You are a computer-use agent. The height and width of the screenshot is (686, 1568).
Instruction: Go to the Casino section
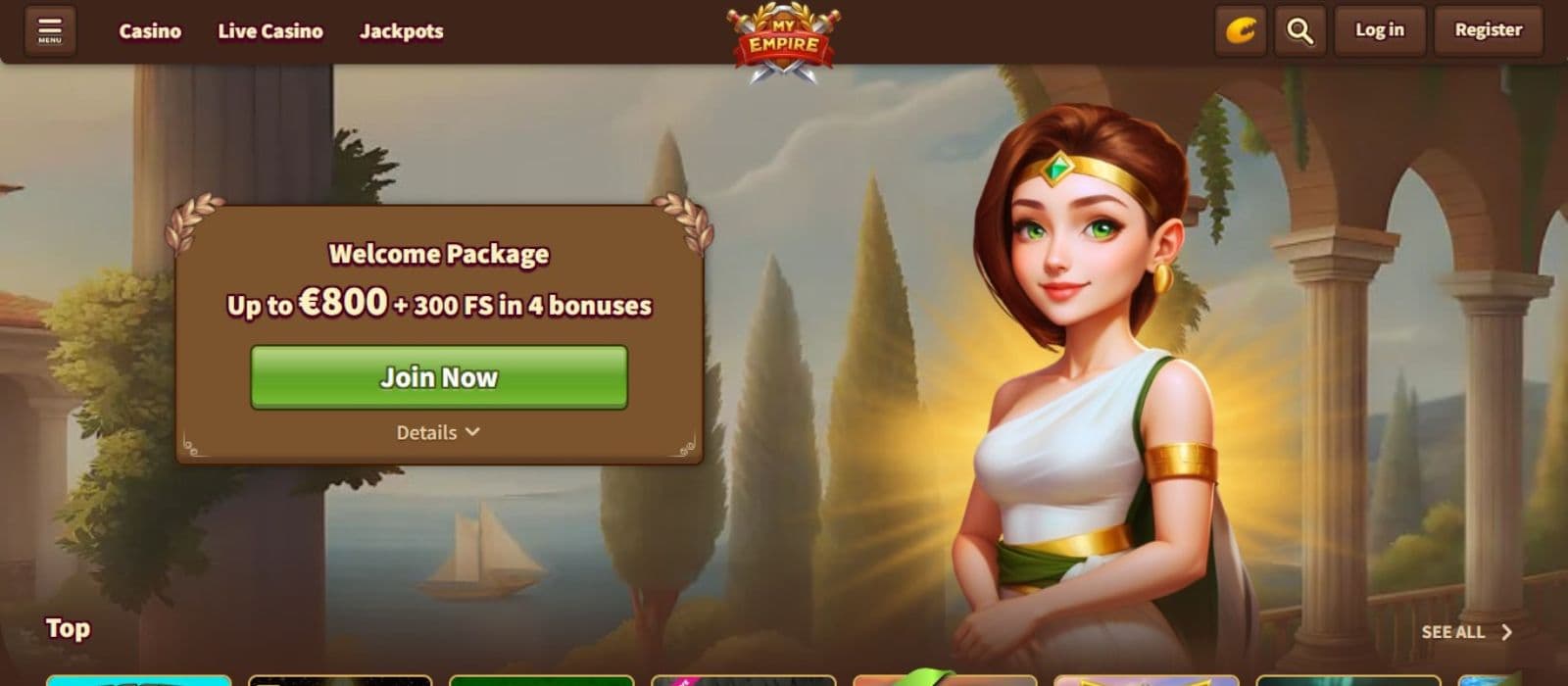[x=150, y=31]
